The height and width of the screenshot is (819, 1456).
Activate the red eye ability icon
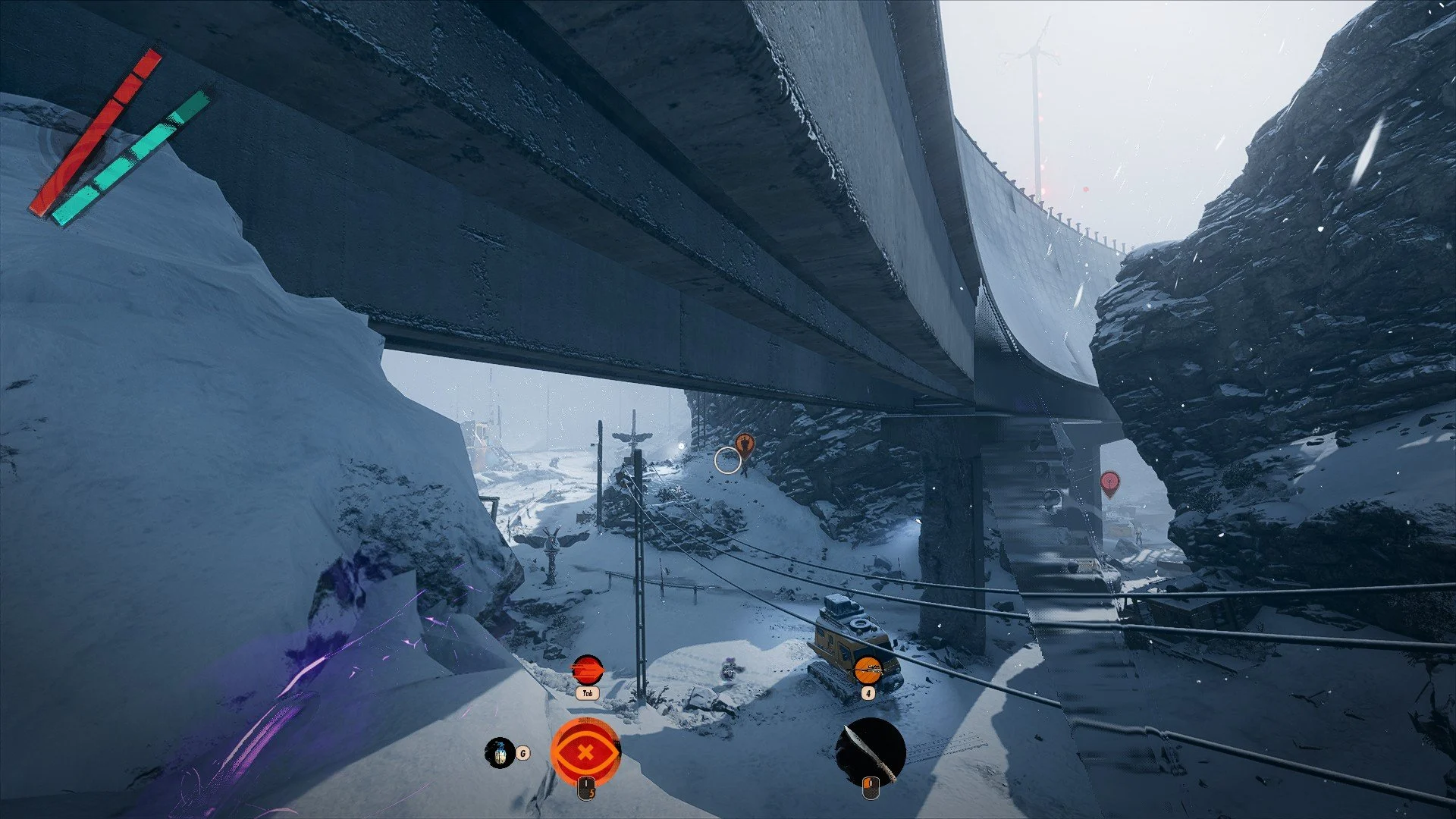(x=585, y=752)
